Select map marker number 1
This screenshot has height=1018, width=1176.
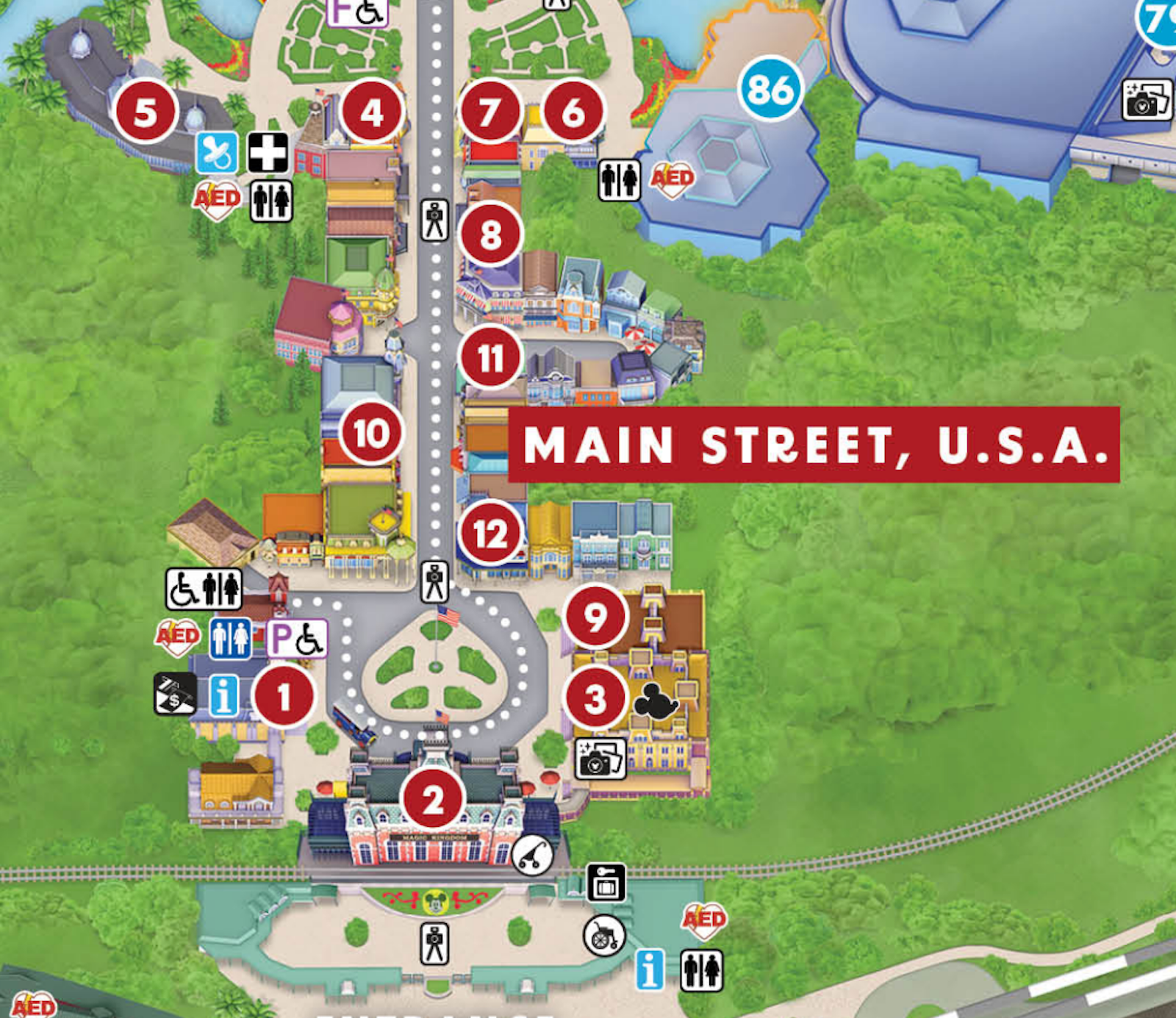pyautogui.click(x=284, y=695)
